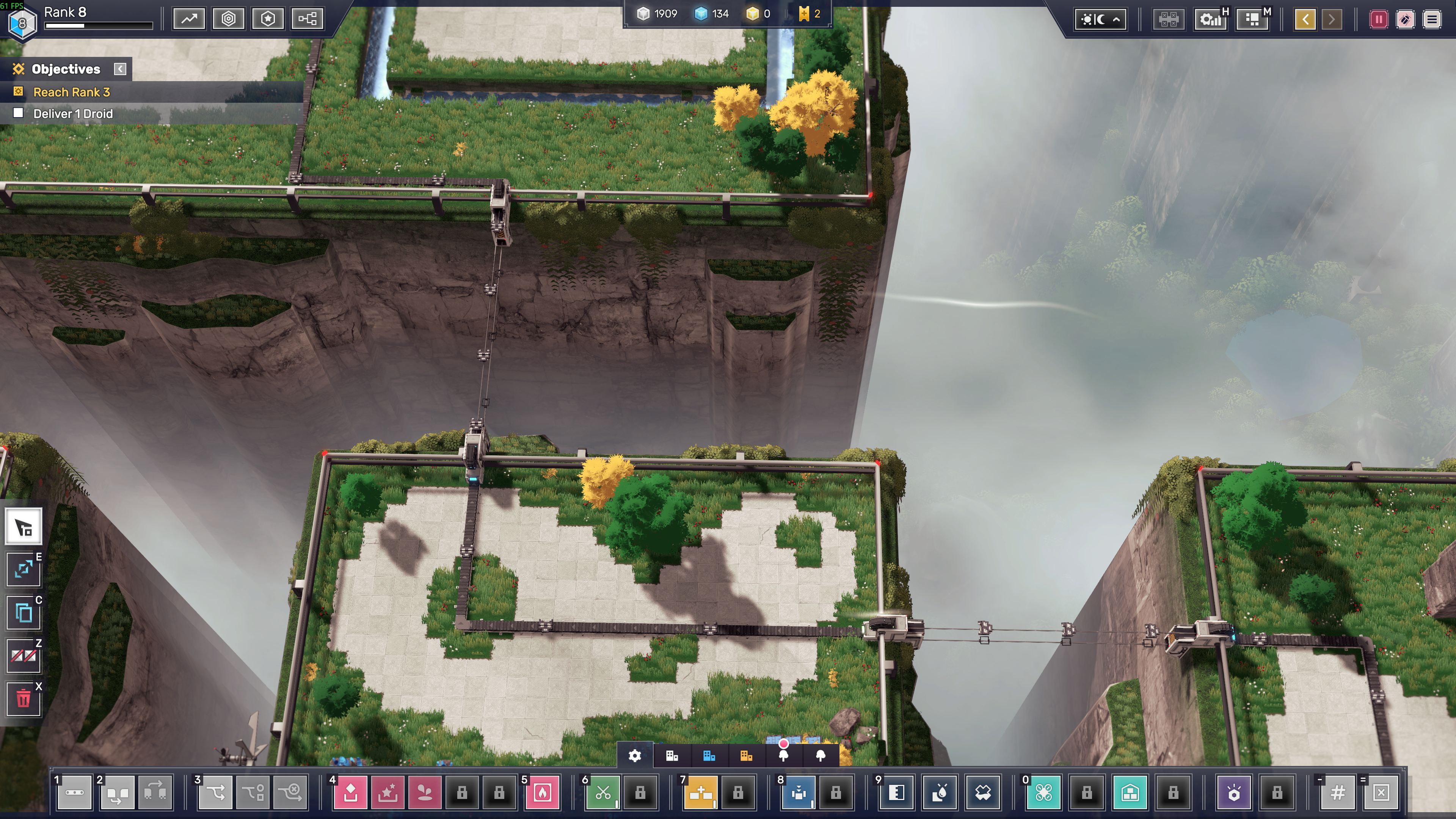Open the hamburger main menu

(x=1432, y=20)
